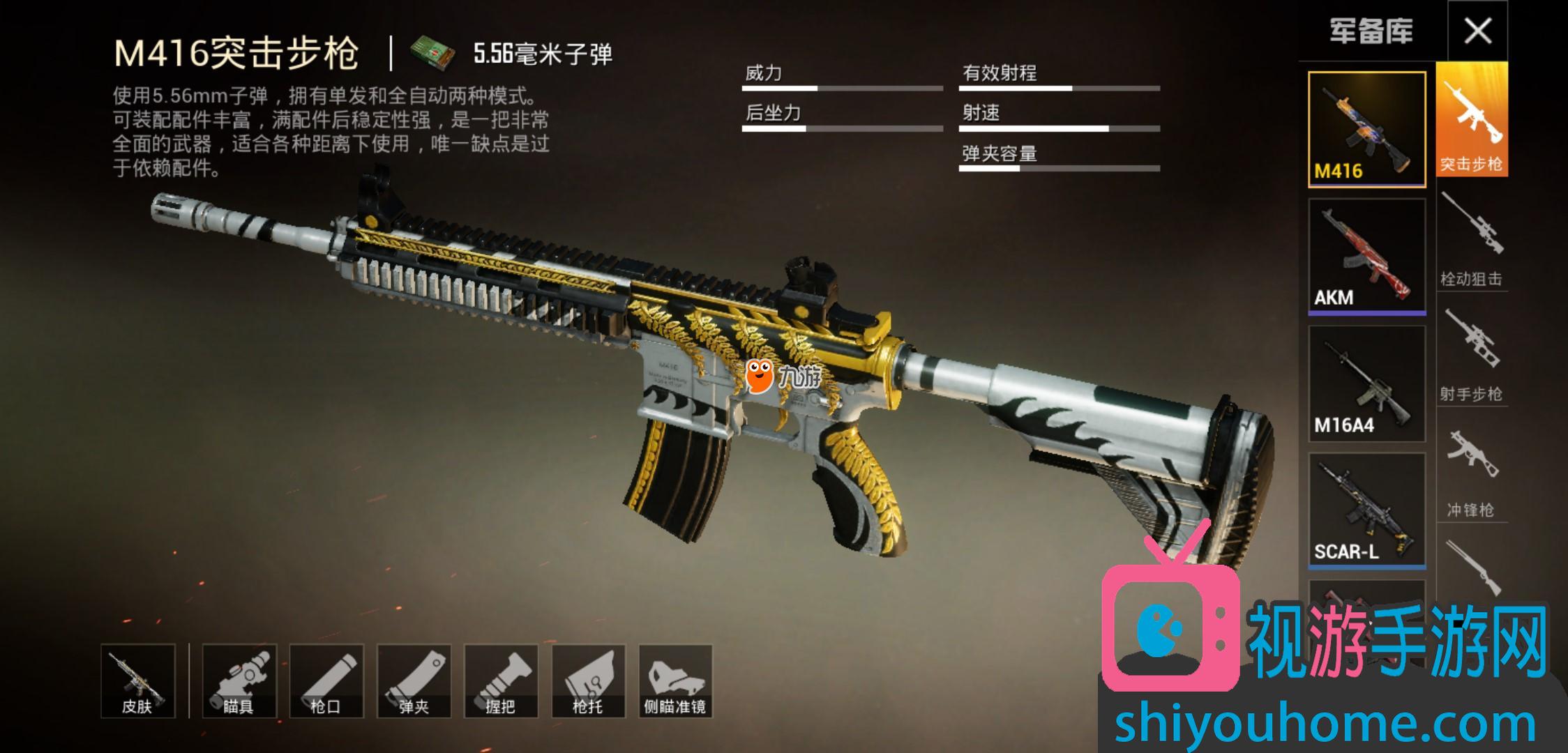Screen dimensions: 1568x753
Task: Tap the shotgun category icon
Action: (1472, 566)
